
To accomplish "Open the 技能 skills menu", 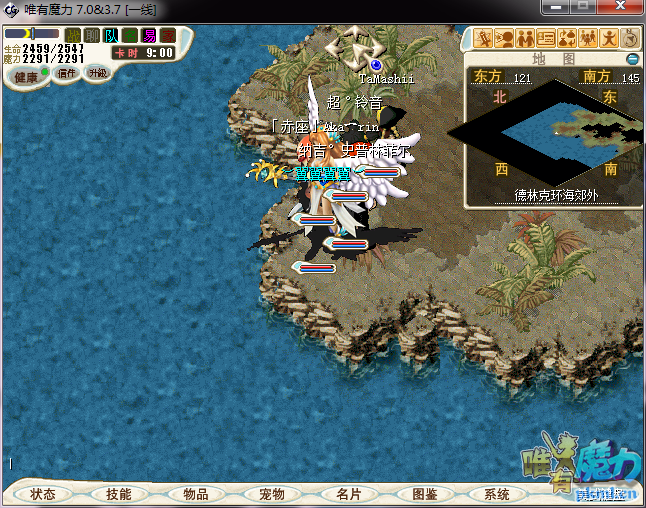I will [119, 494].
